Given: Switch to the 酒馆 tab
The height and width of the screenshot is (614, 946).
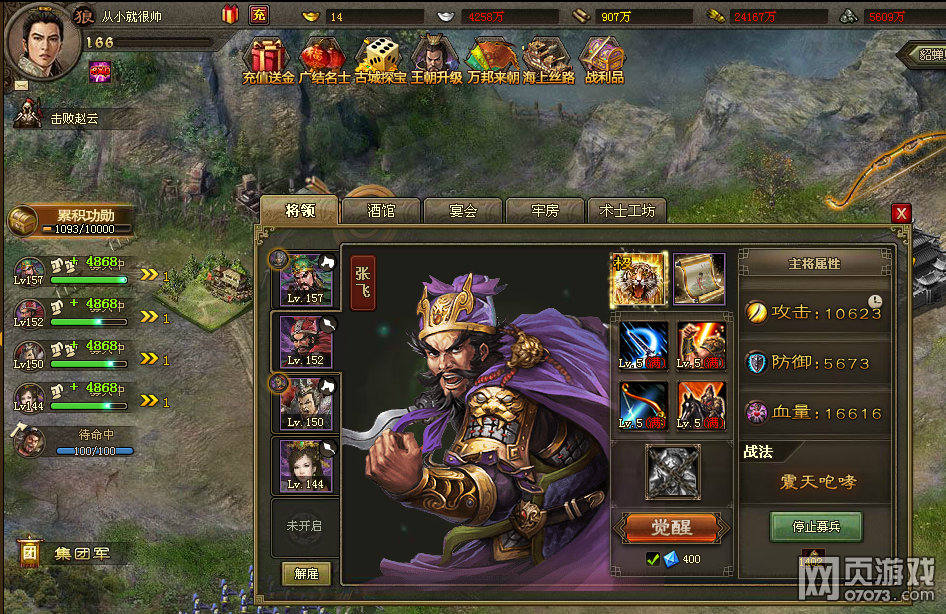Looking at the screenshot, I should pos(379,211).
